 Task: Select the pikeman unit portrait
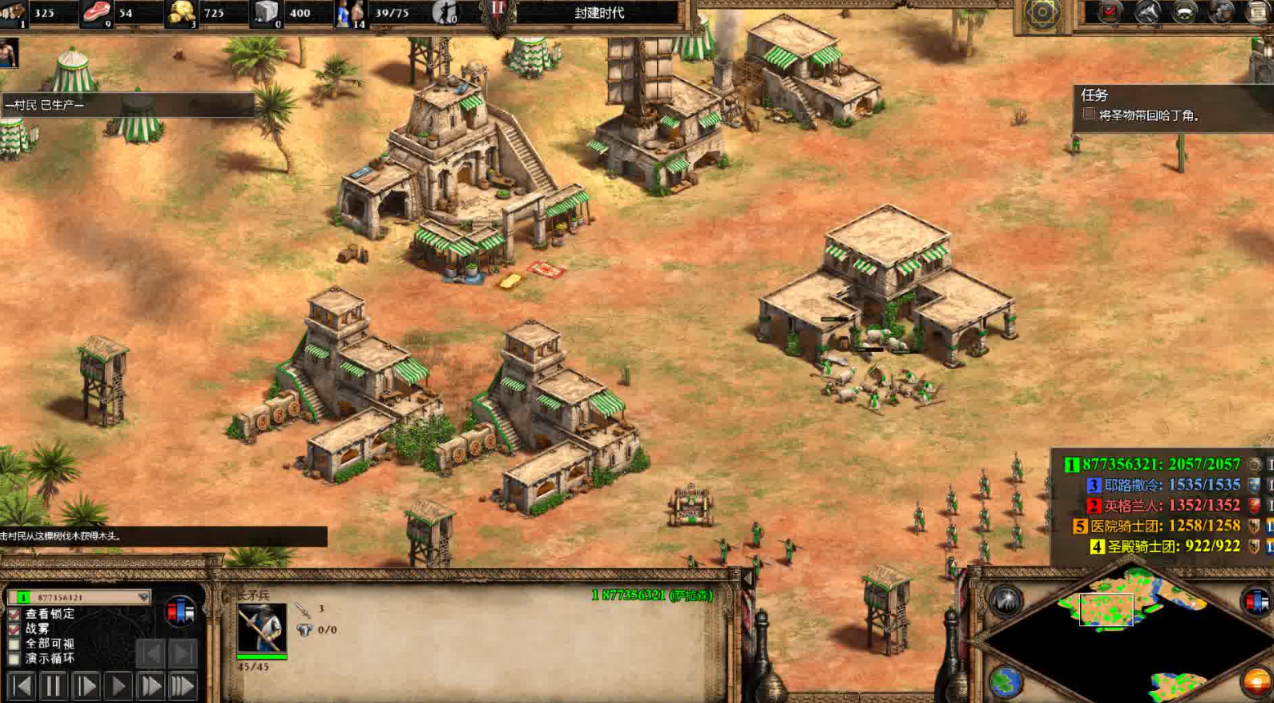coord(262,628)
